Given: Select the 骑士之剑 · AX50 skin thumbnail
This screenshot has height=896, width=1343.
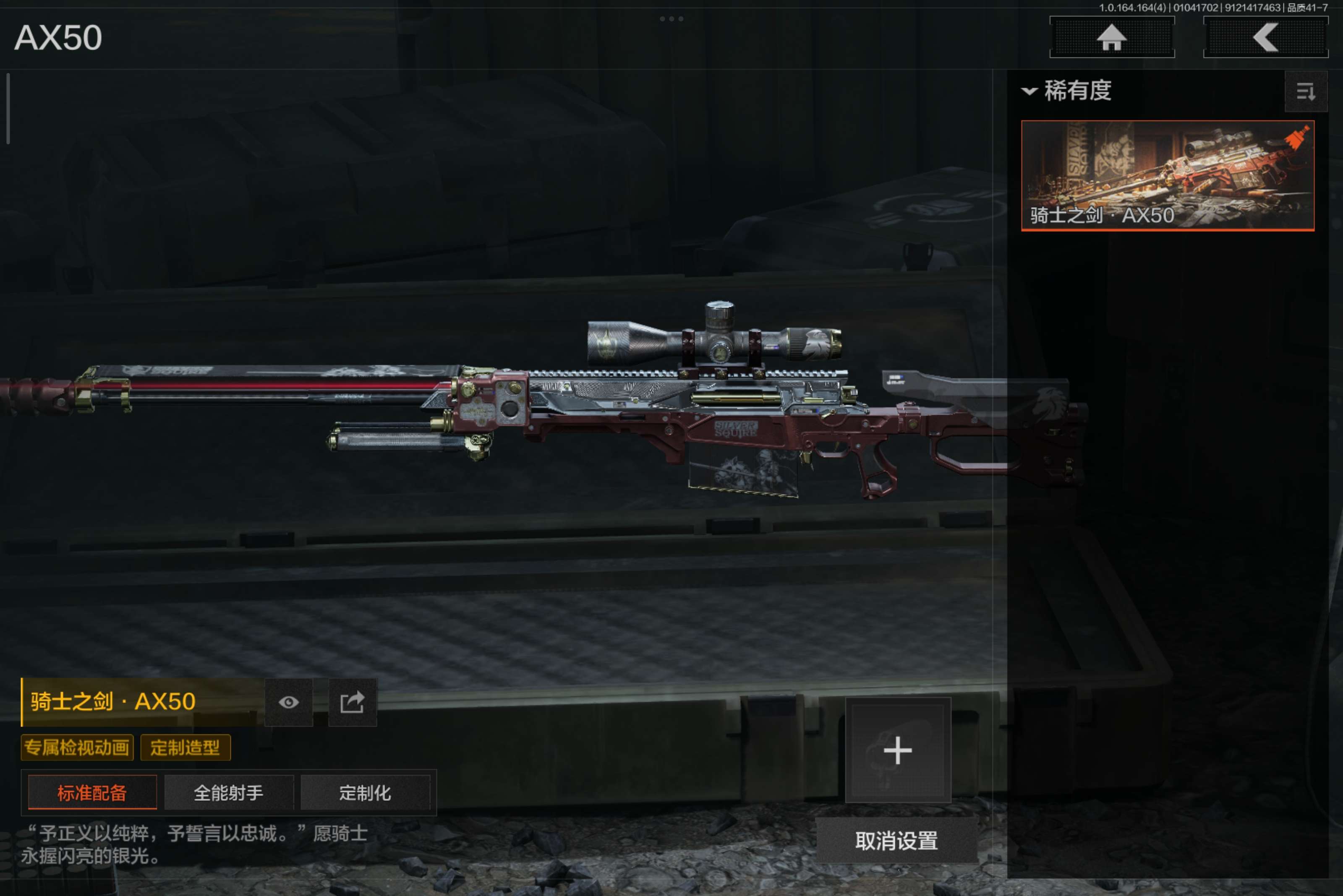Looking at the screenshot, I should [x=1167, y=175].
